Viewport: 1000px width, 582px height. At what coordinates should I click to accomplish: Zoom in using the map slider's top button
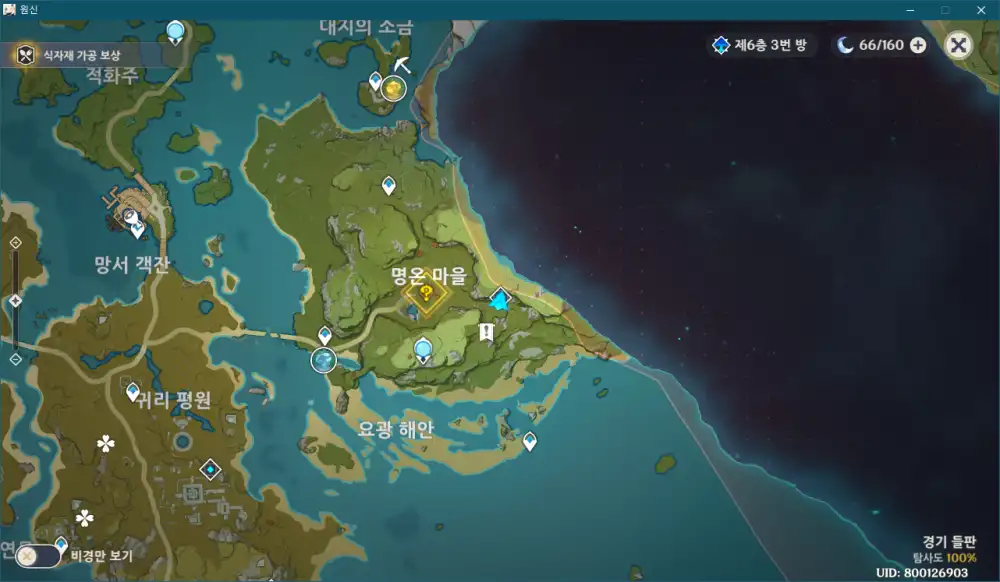coord(15,243)
